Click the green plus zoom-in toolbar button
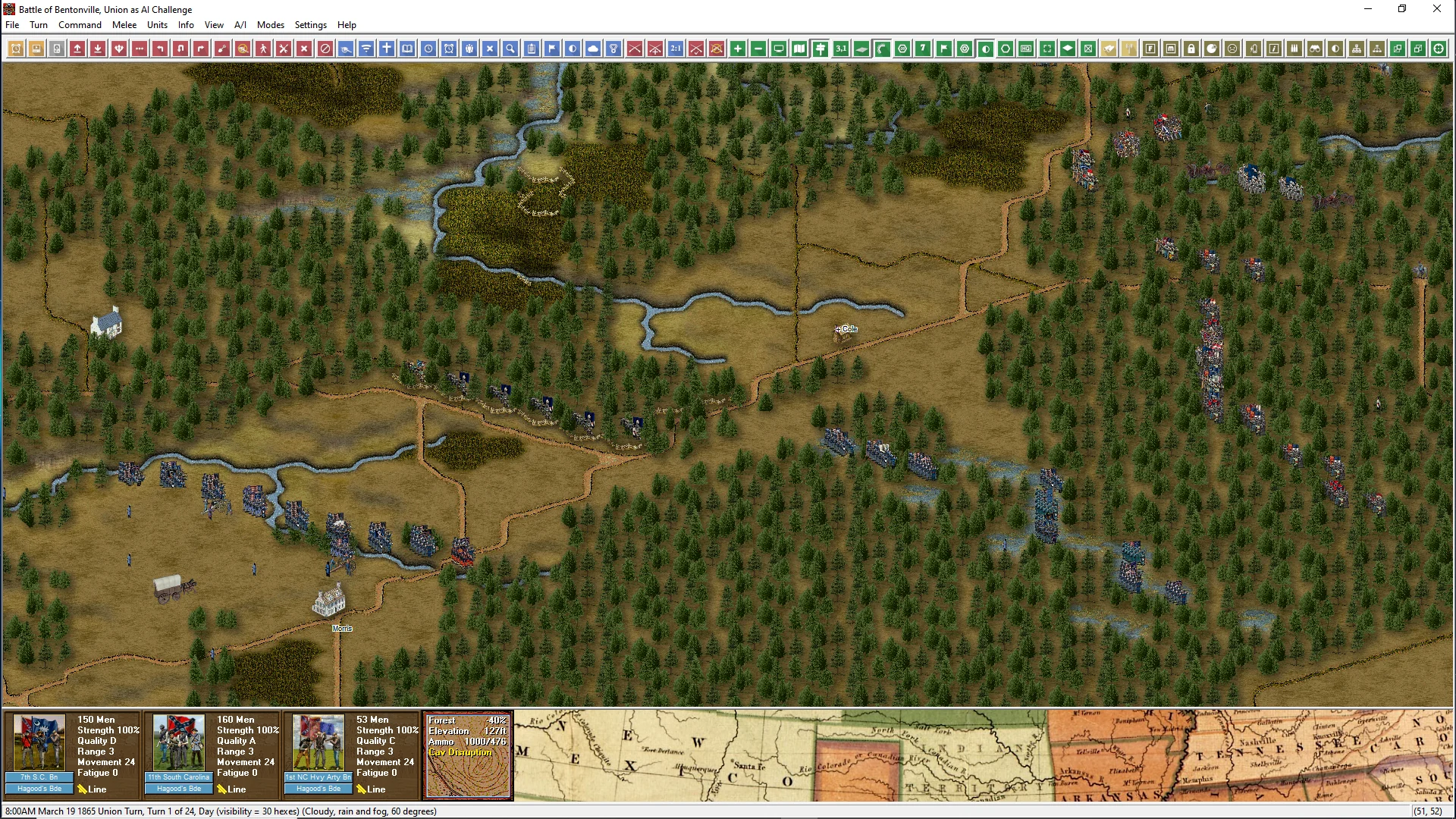Viewport: 1456px width, 819px height. (x=738, y=49)
